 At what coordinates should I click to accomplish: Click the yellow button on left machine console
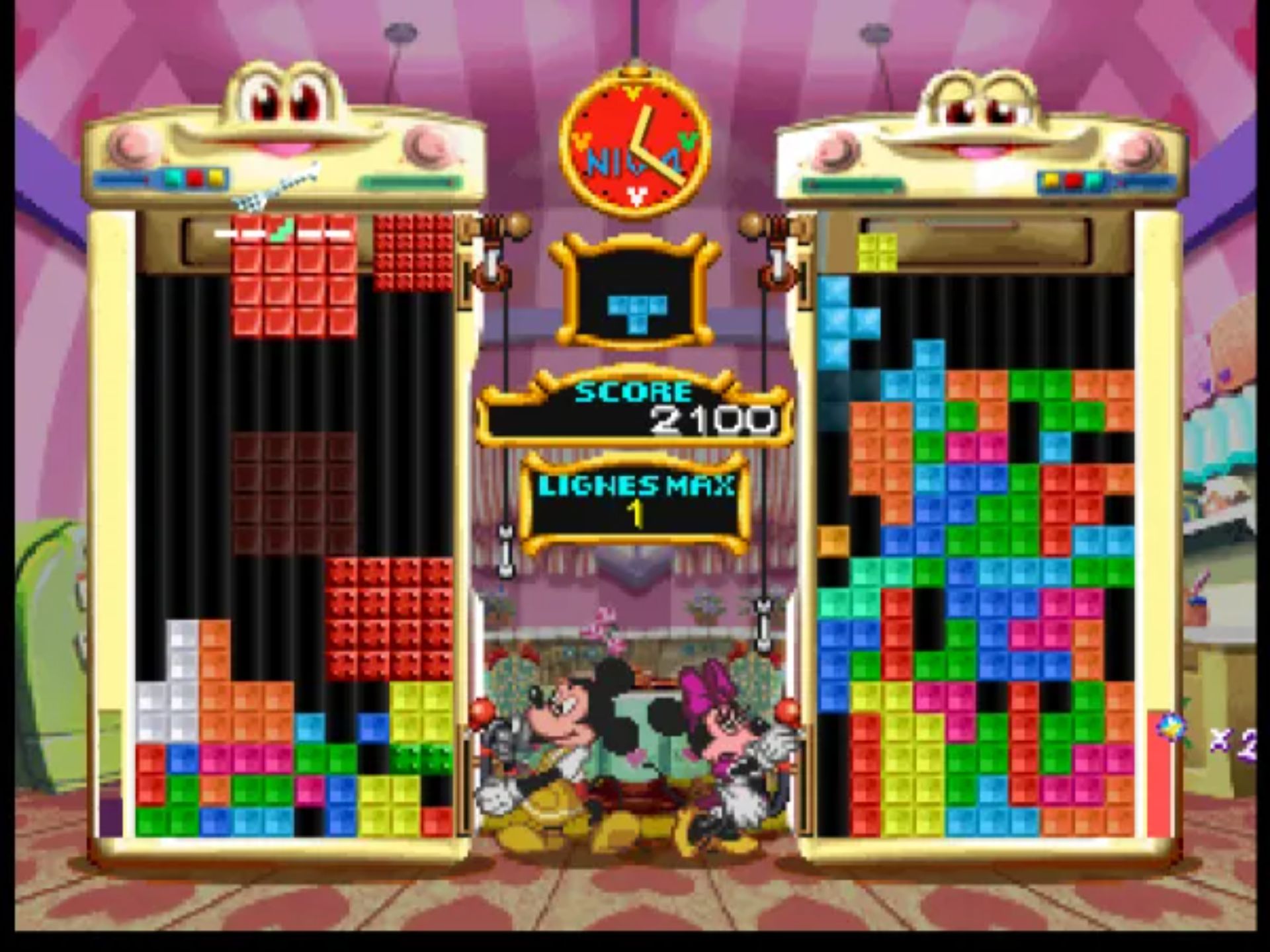tap(215, 177)
